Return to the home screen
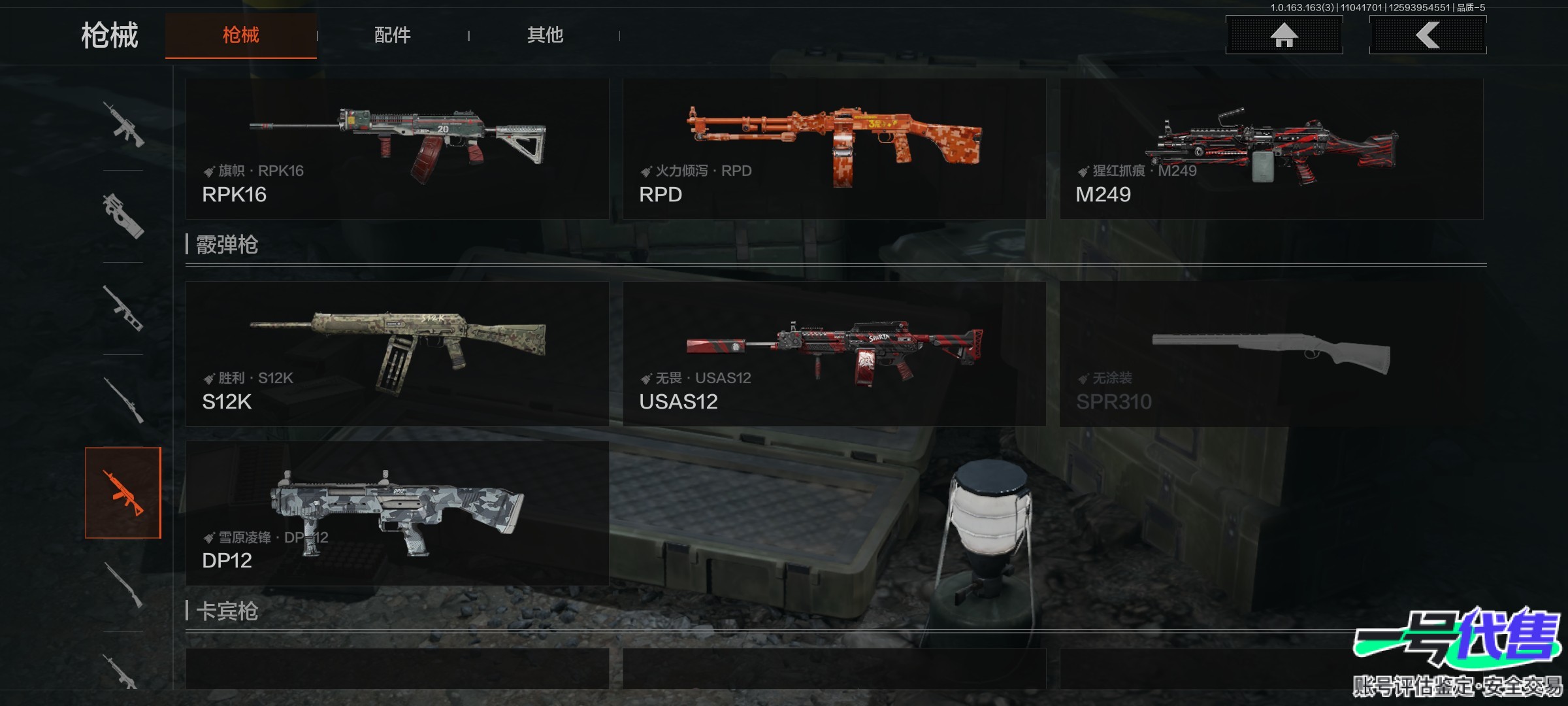The image size is (1568, 706). pyautogui.click(x=1284, y=35)
